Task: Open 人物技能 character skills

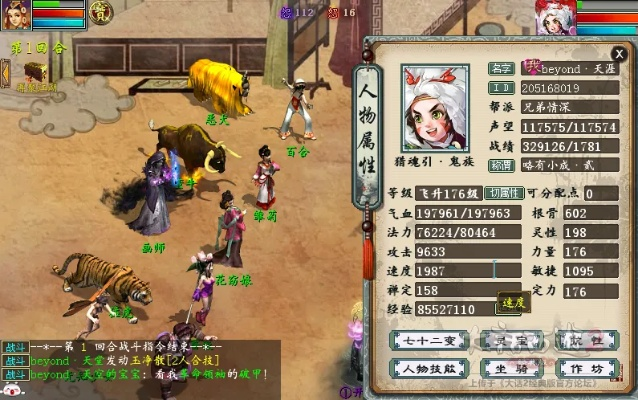Action: point(427,367)
